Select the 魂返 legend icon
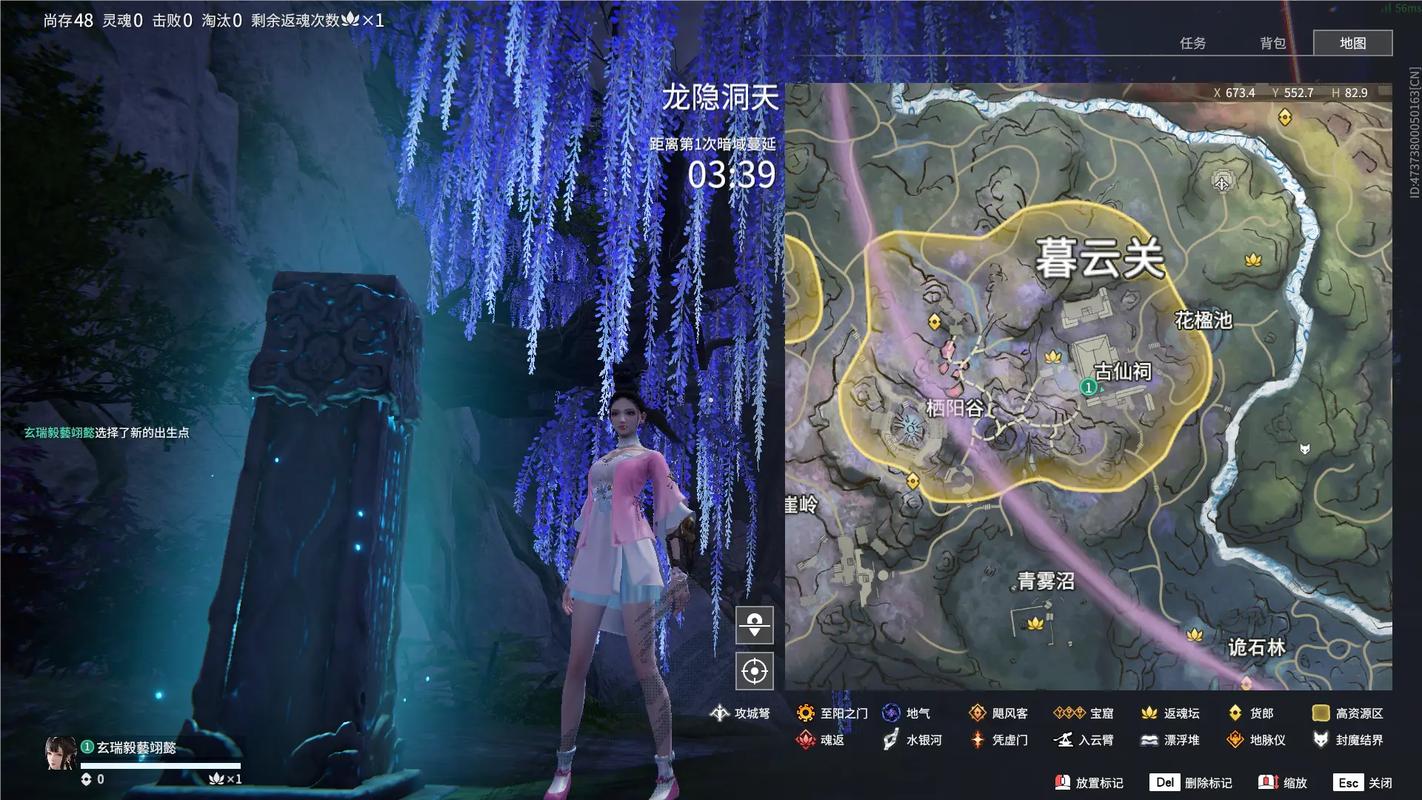The width and height of the screenshot is (1422, 800). [806, 741]
